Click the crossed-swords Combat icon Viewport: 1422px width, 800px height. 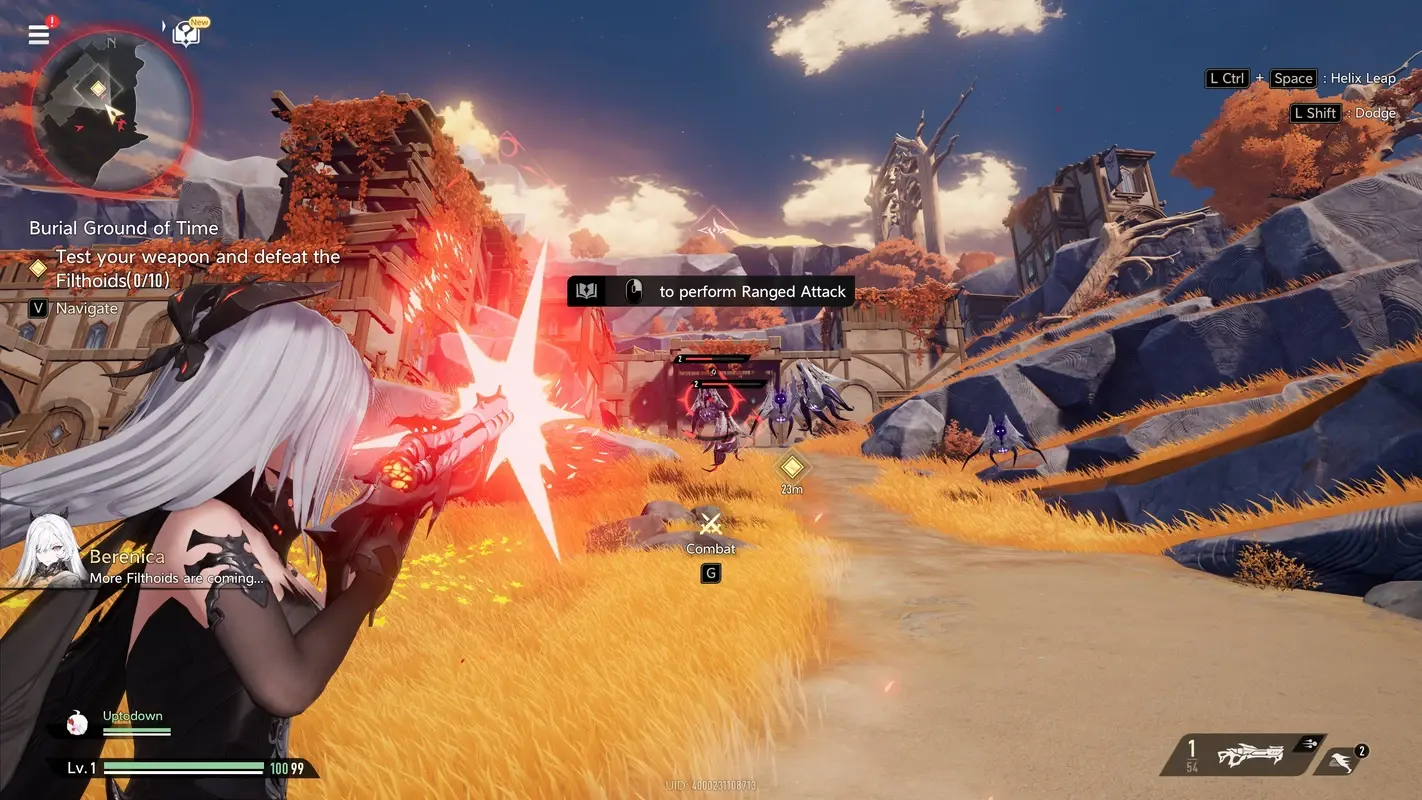coord(710,524)
